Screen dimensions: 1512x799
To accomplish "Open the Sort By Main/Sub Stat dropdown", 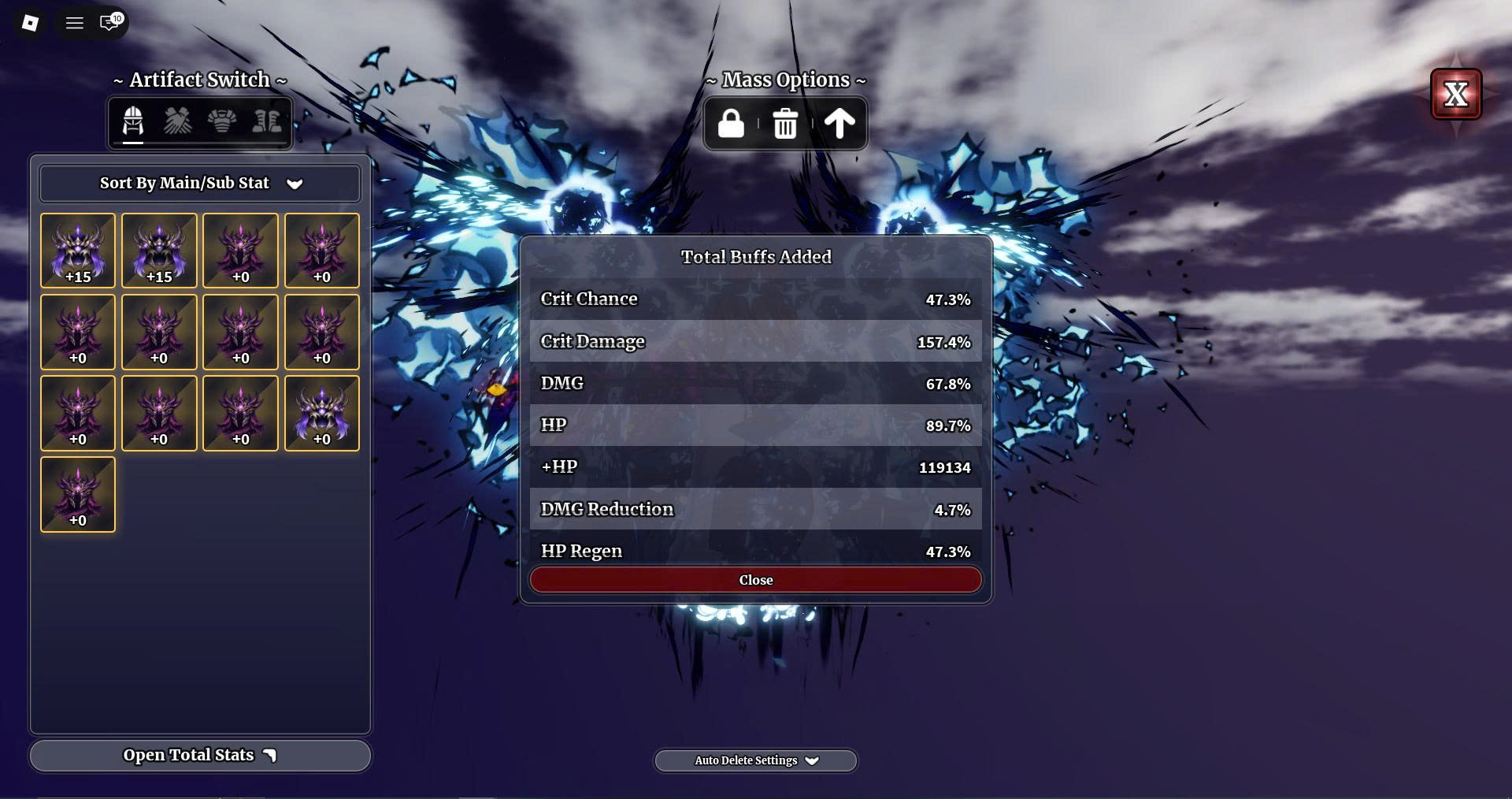I will pos(200,184).
